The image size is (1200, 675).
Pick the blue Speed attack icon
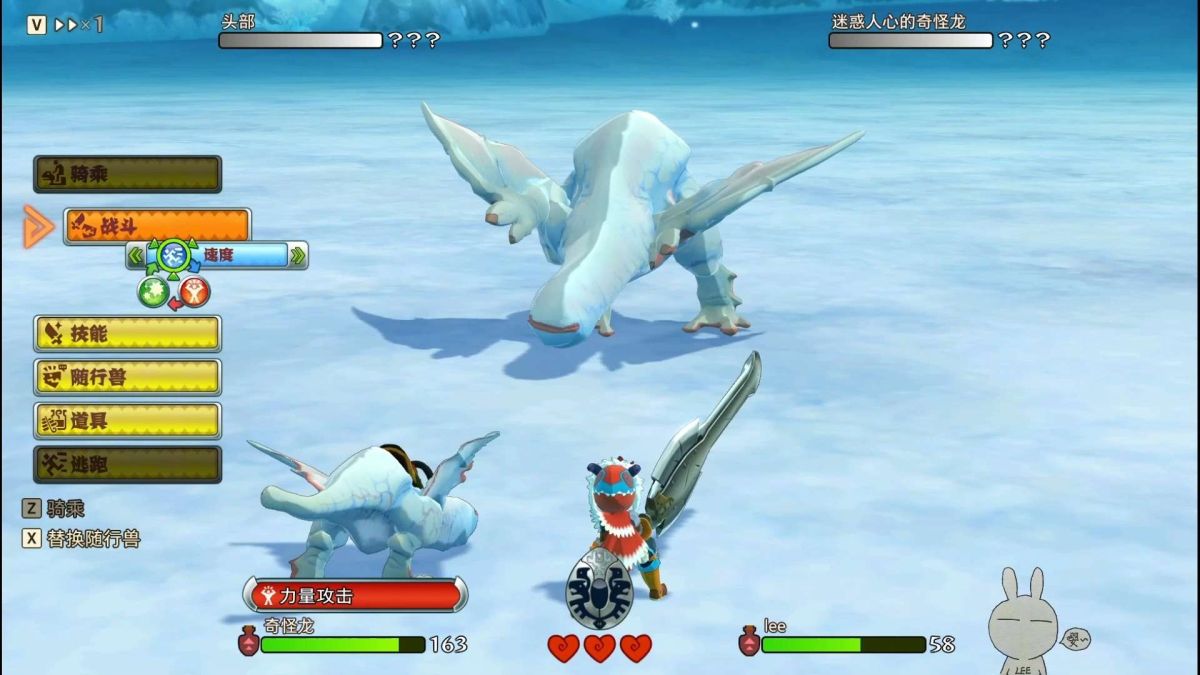pyautogui.click(x=174, y=256)
